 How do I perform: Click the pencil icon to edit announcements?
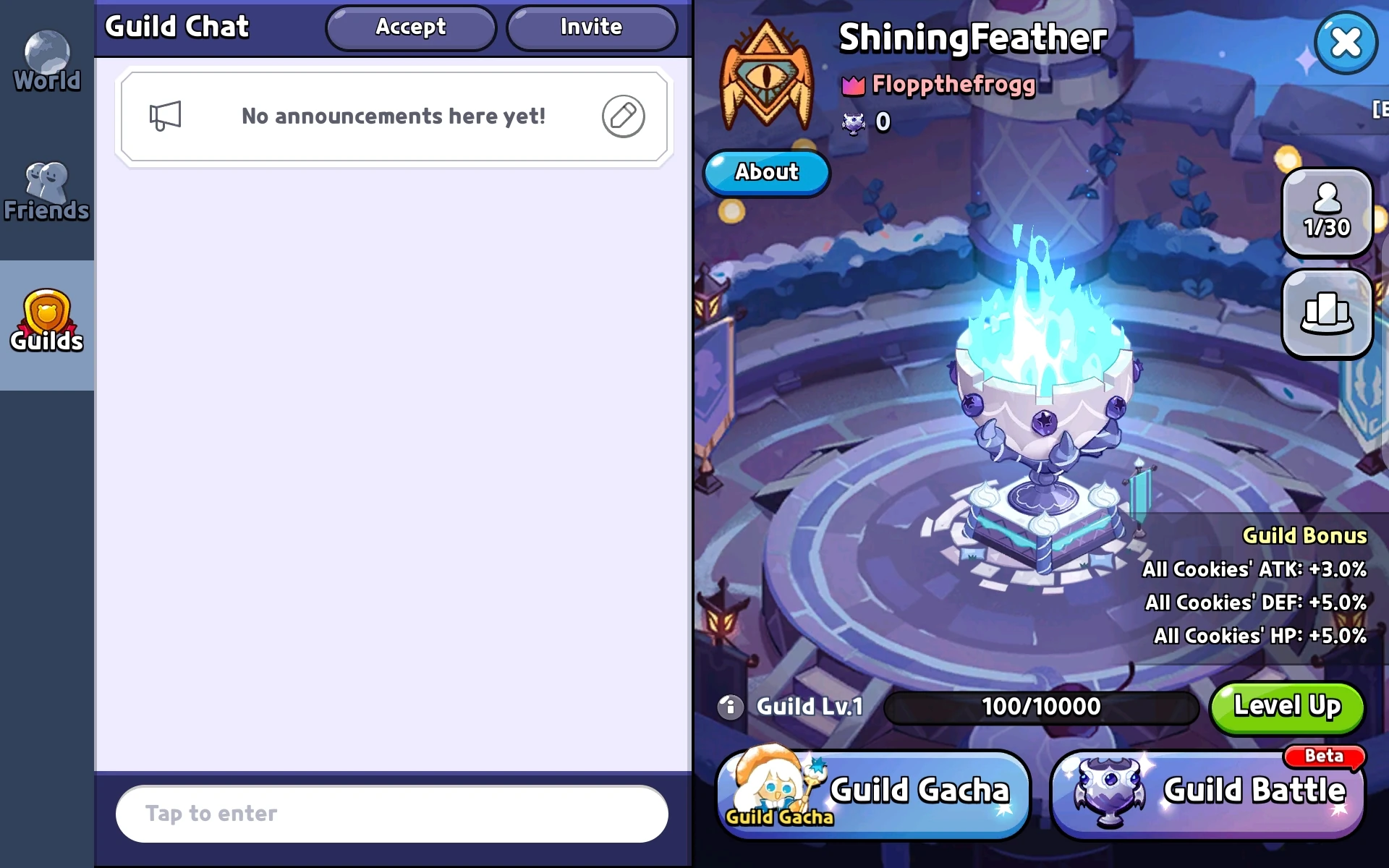coord(623,116)
